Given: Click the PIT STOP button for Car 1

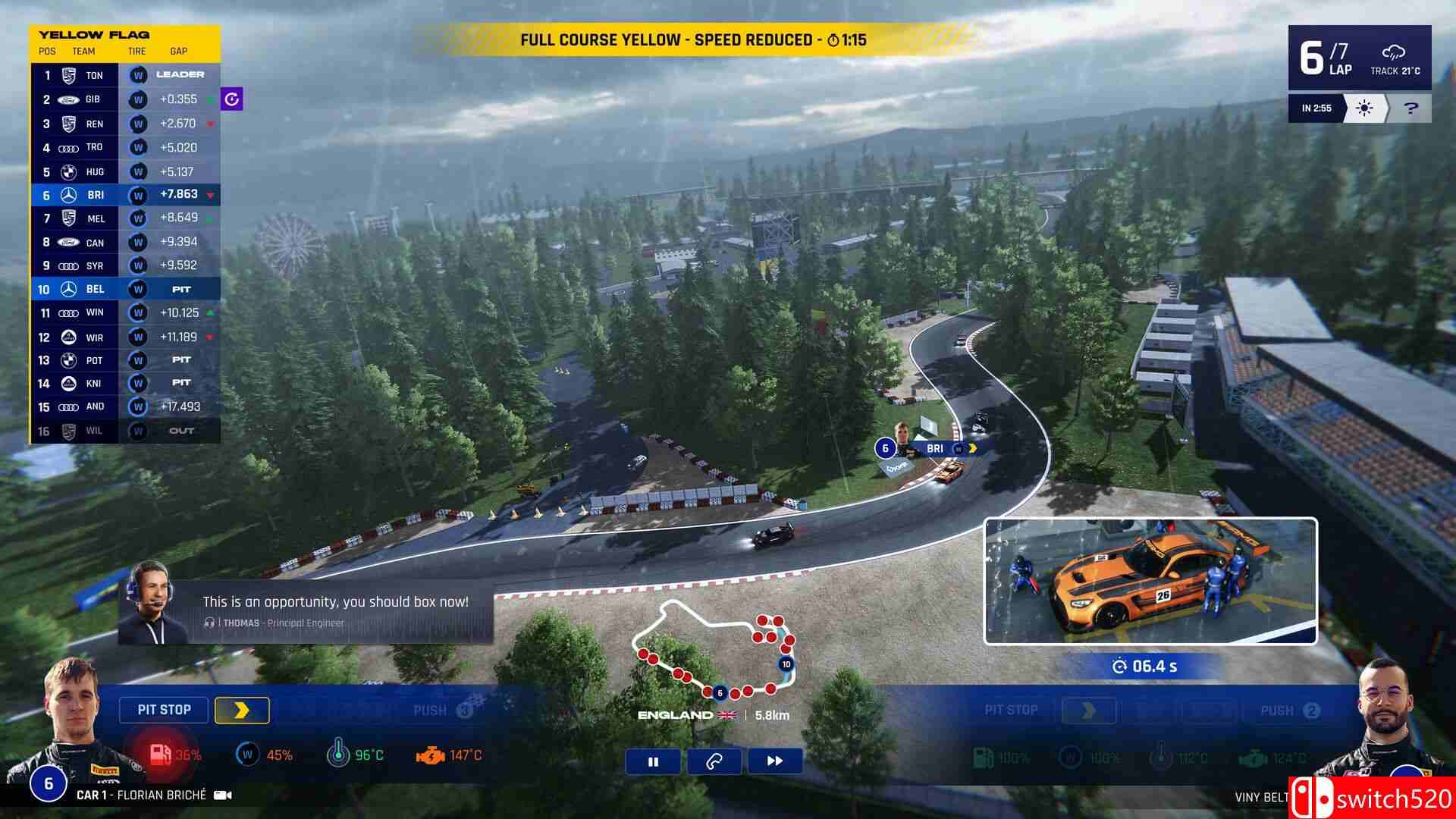Looking at the screenshot, I should 164,710.
